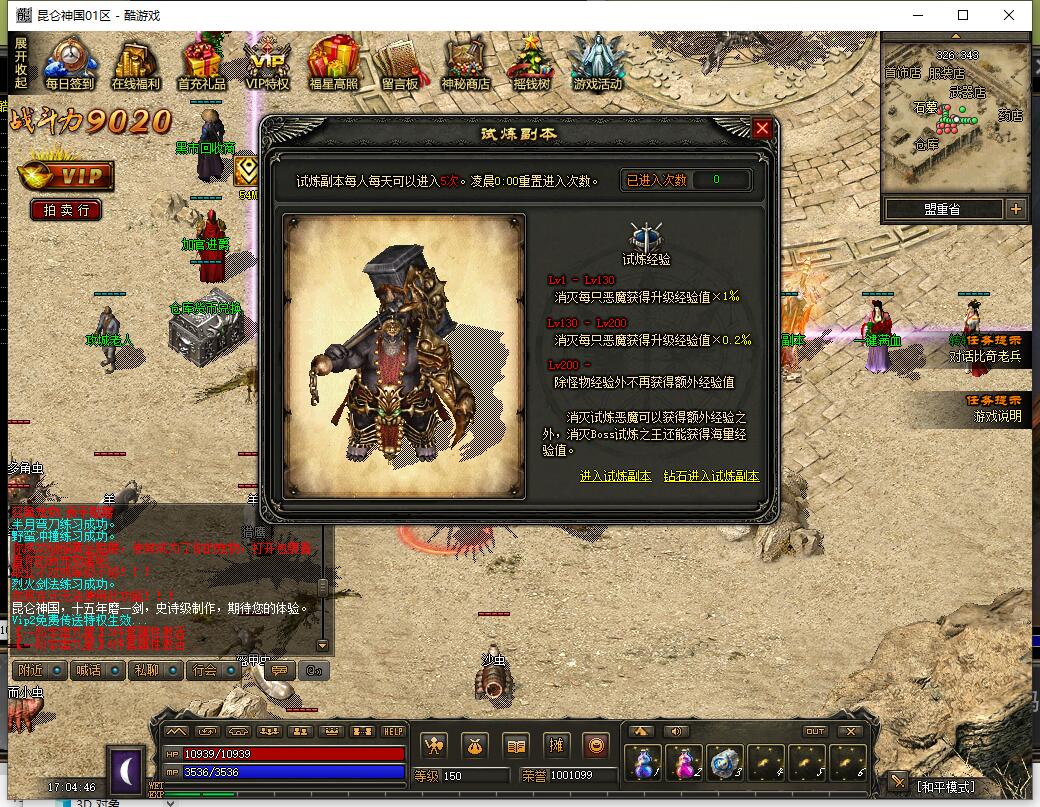Choose 钻石进入试炼副本 diamond entry link
Image resolution: width=1040 pixels, height=807 pixels.
(x=711, y=476)
